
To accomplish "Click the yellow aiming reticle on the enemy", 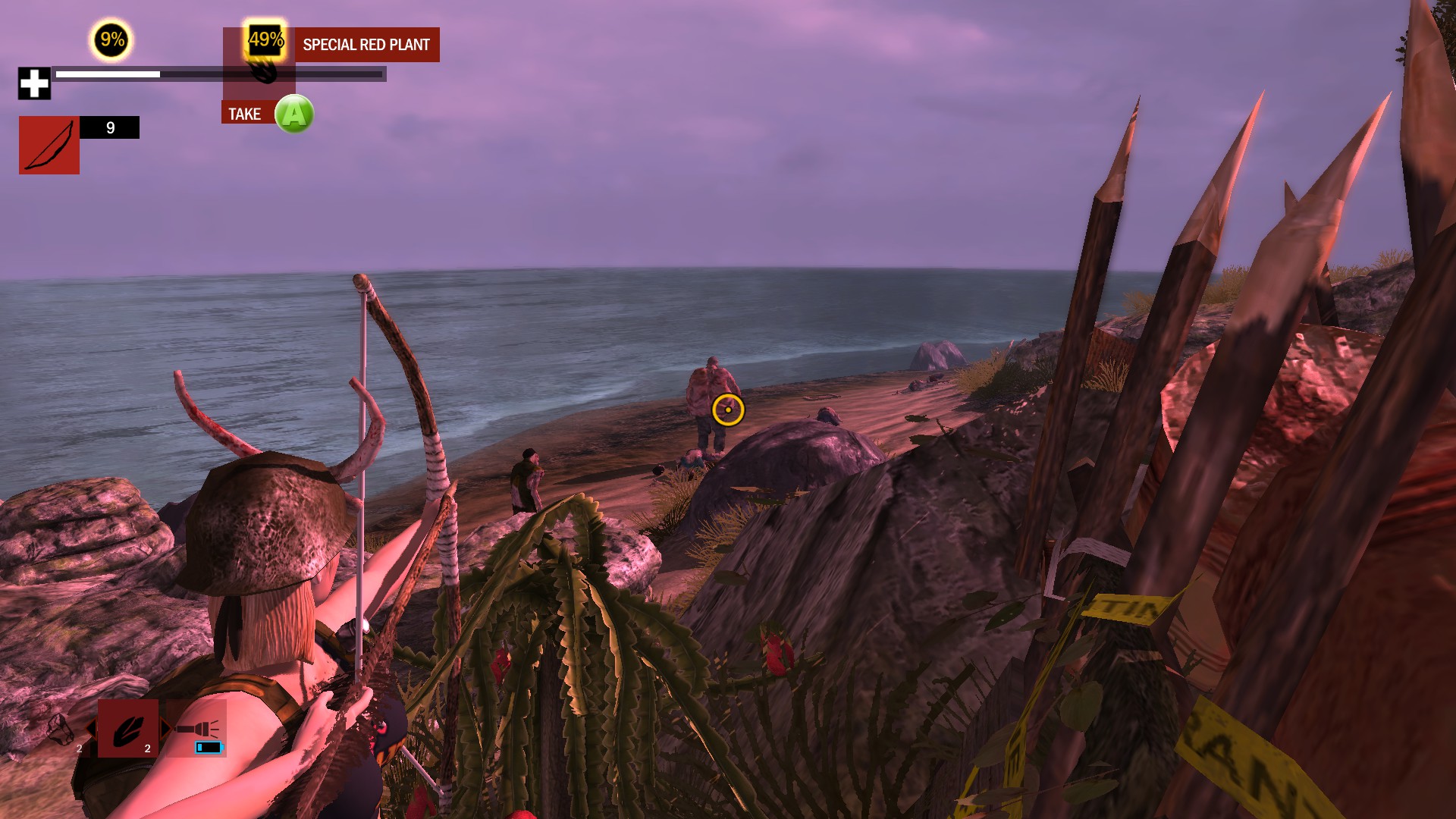I will tap(727, 409).
